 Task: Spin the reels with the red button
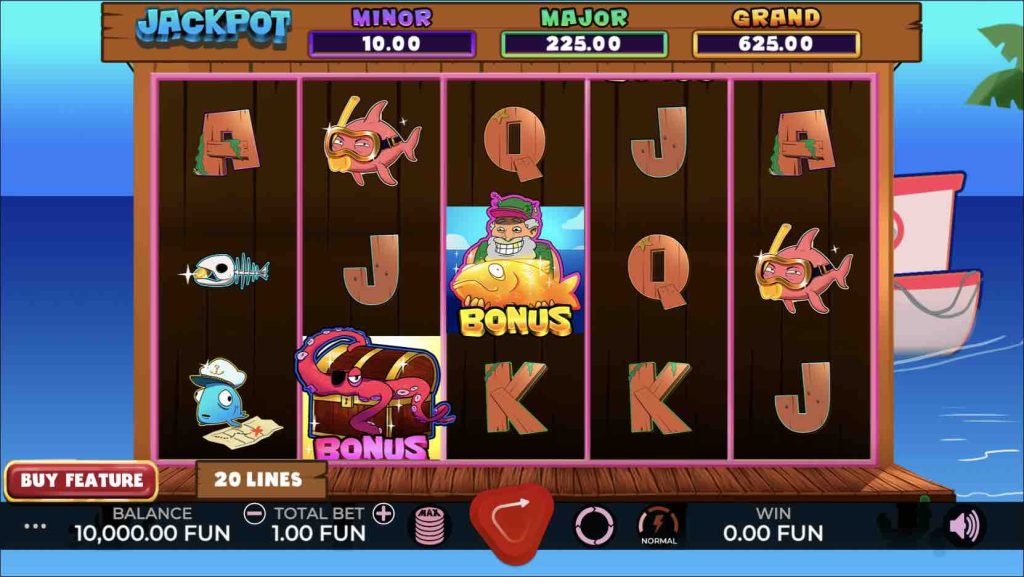(511, 521)
